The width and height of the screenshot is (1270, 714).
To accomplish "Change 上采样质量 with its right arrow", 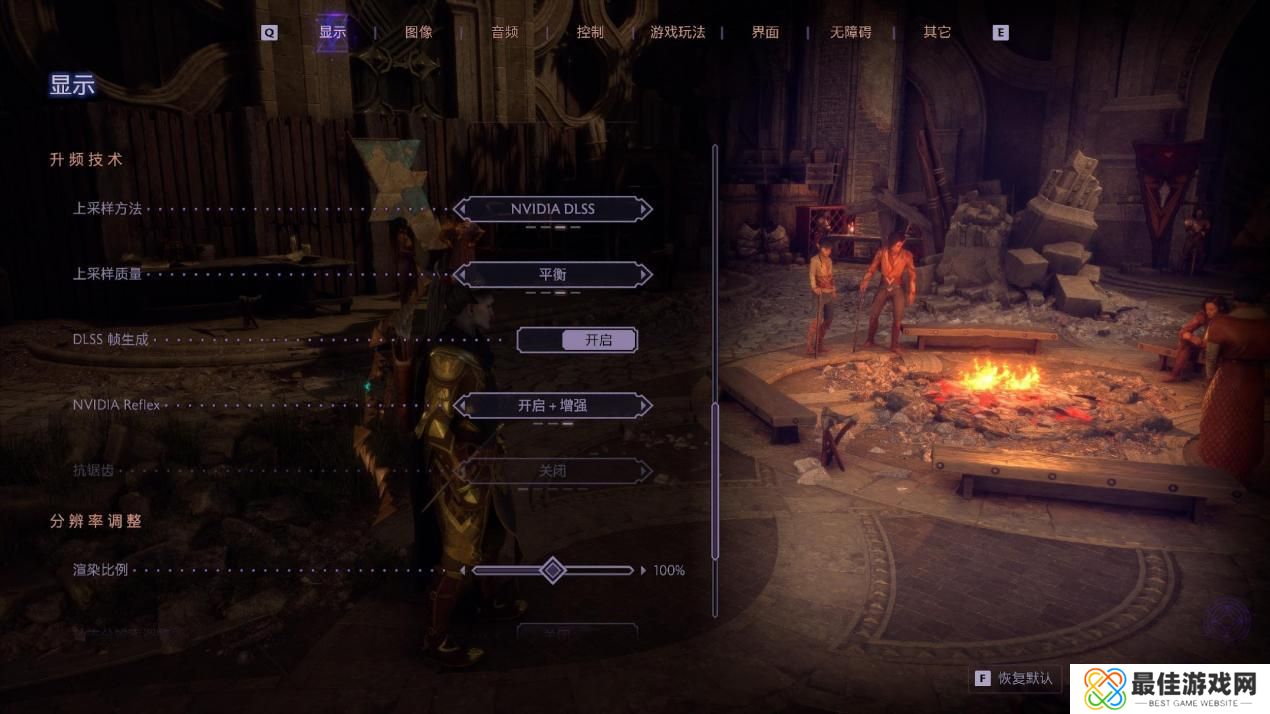I will 646,274.
